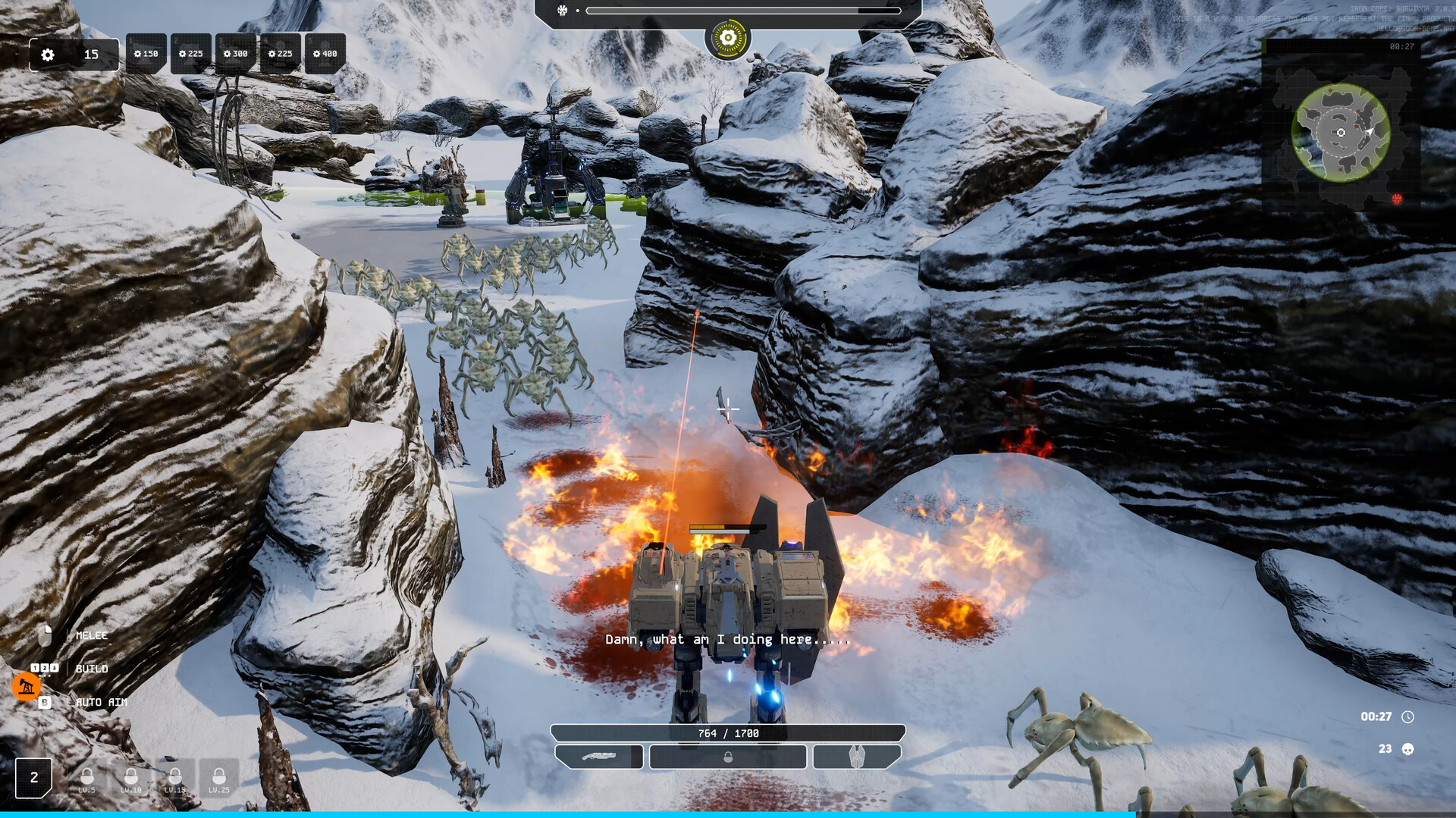Click the locked center weapon slot
1456x818 pixels.
pyautogui.click(x=728, y=757)
